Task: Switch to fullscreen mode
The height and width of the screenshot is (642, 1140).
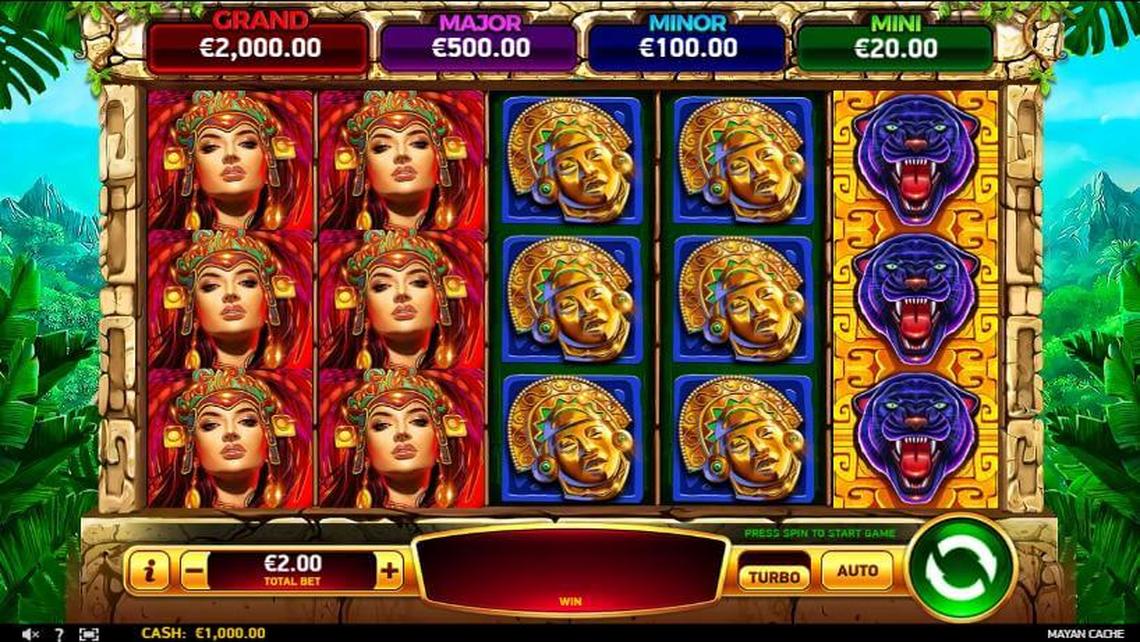Action: tap(89, 633)
